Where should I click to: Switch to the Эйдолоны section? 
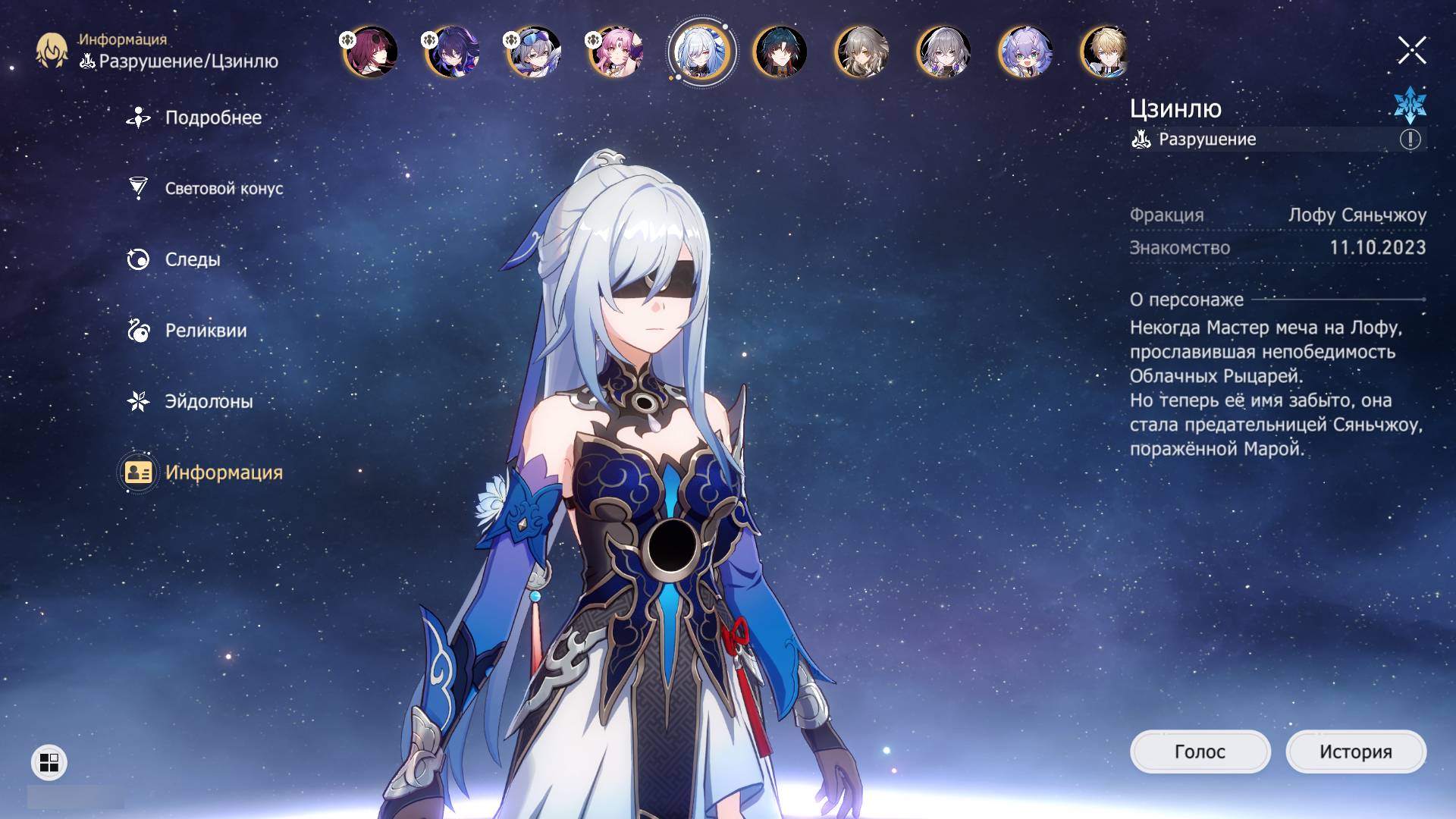(208, 401)
